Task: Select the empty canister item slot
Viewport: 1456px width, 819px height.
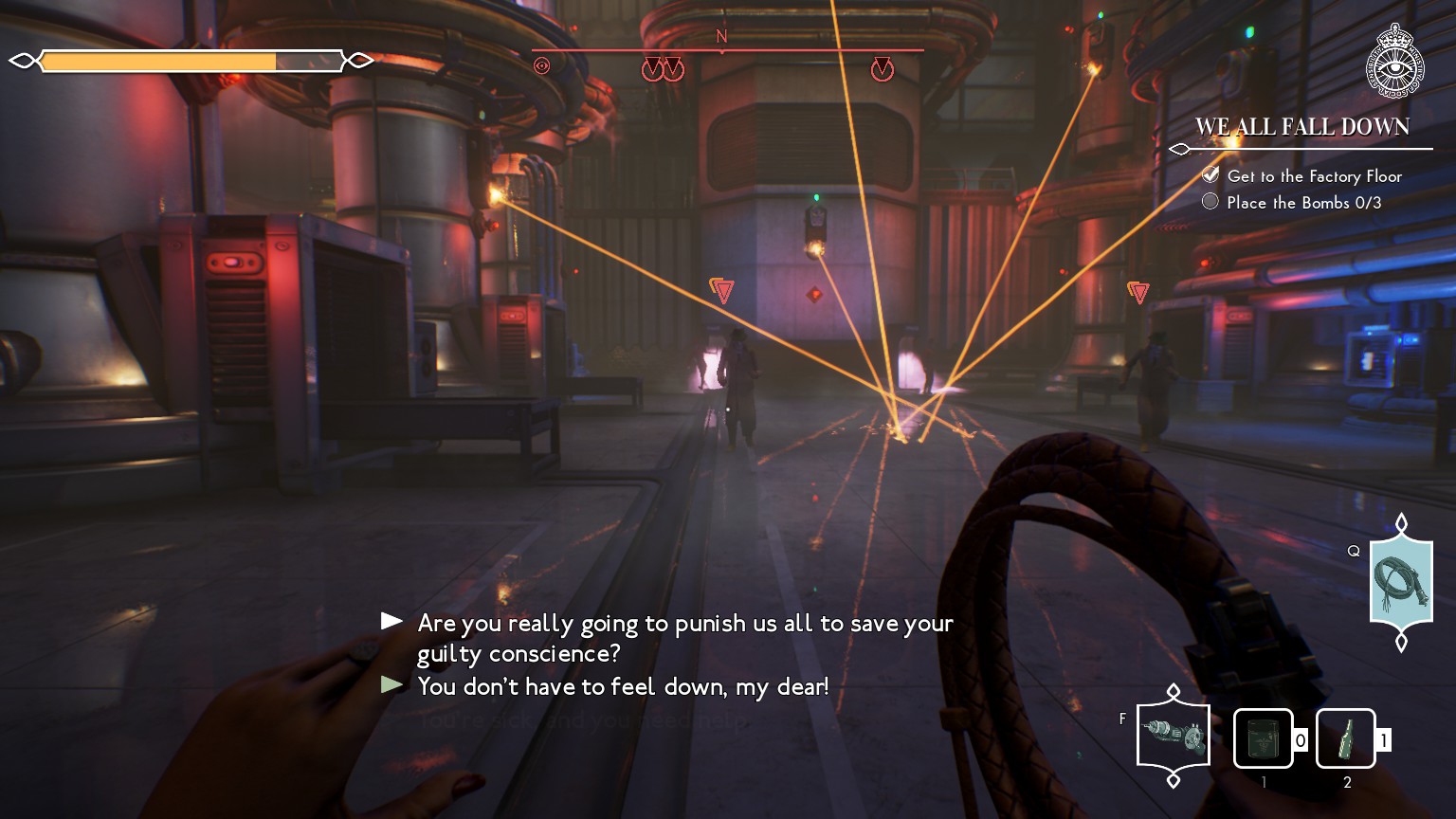Action: click(x=1263, y=737)
